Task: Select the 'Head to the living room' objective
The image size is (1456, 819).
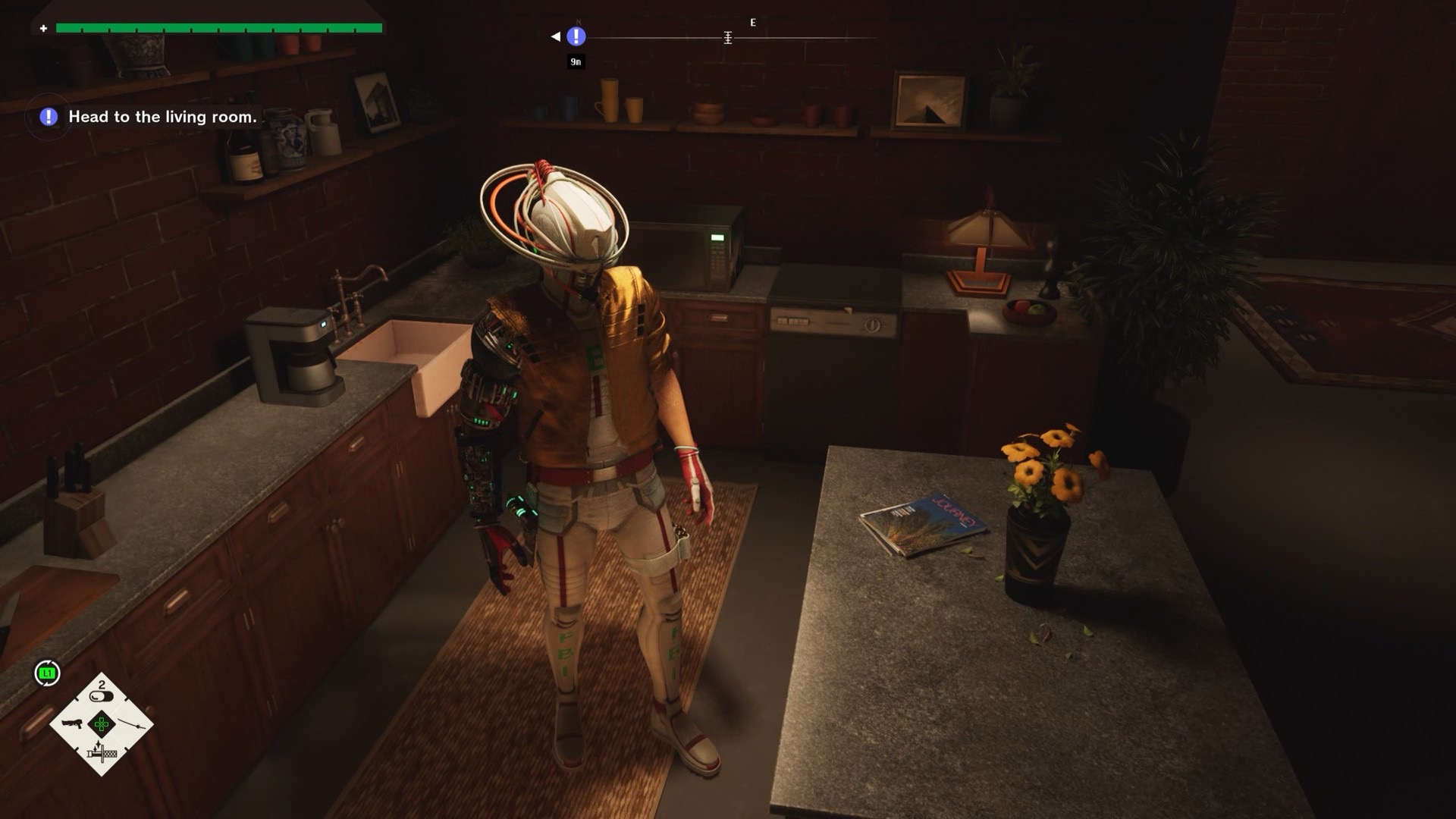Action: click(162, 117)
